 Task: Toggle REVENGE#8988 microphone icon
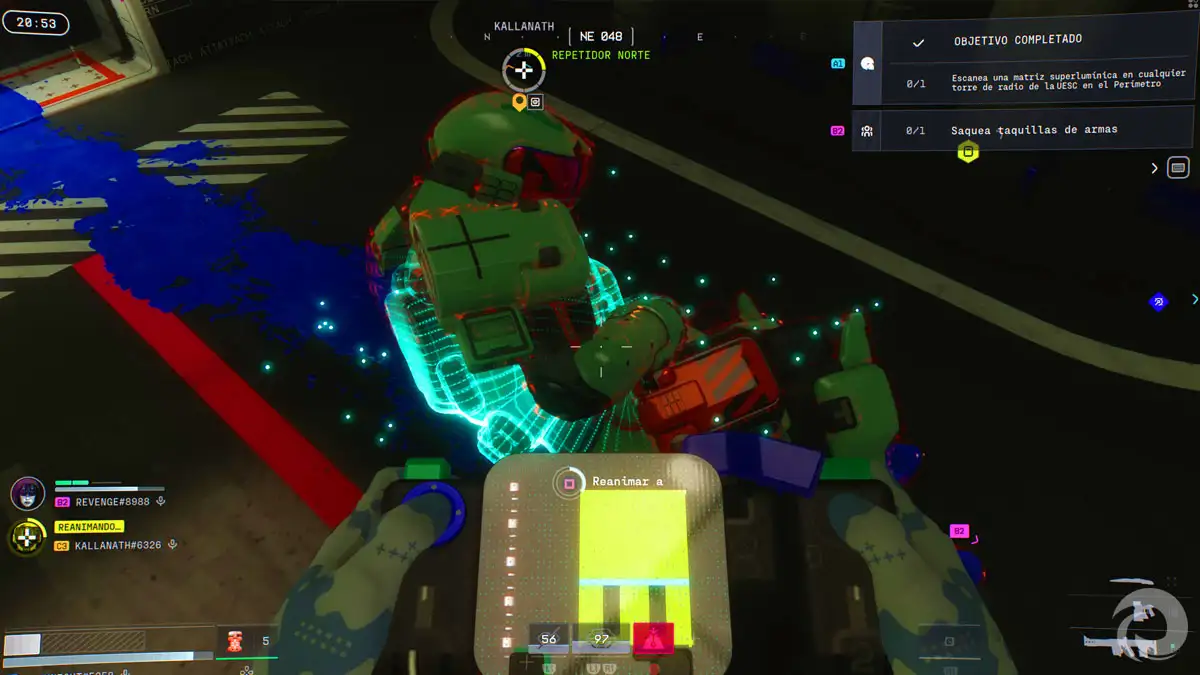tap(160, 502)
